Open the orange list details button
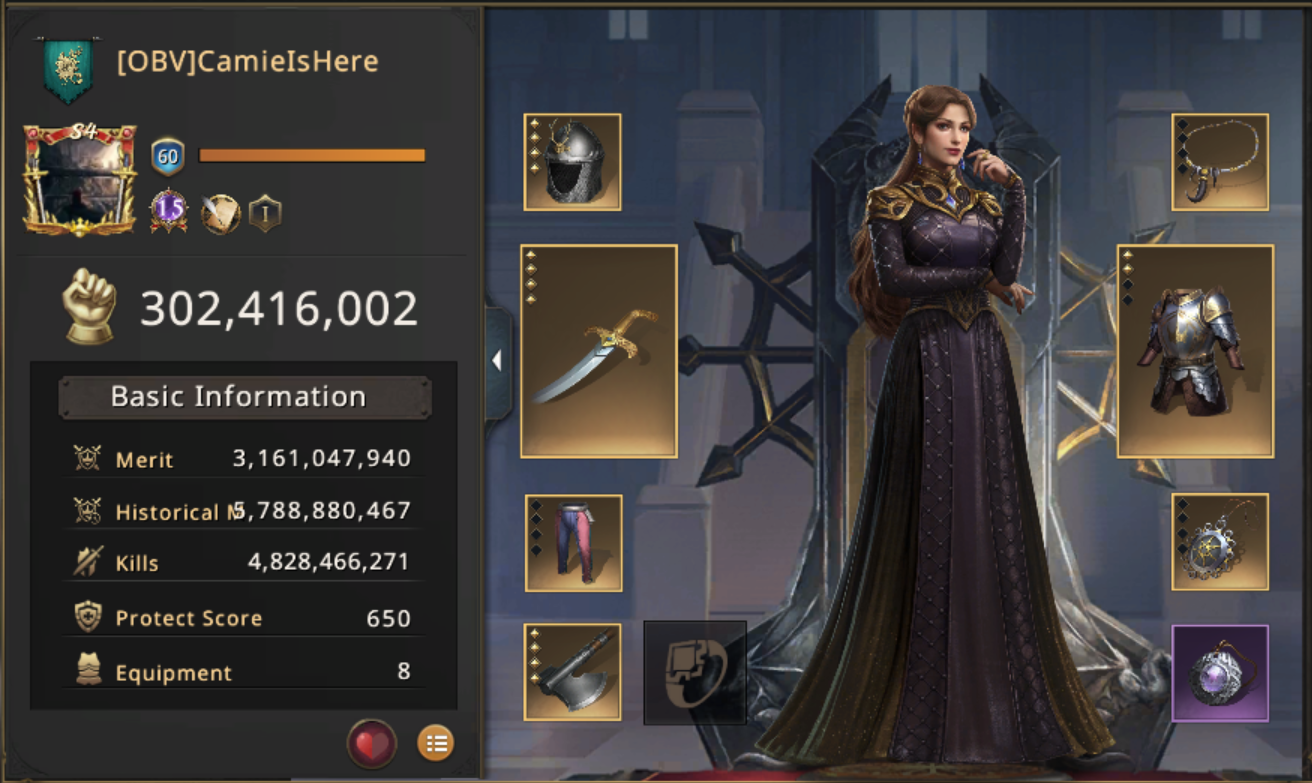This screenshot has width=1312, height=783. pos(435,743)
